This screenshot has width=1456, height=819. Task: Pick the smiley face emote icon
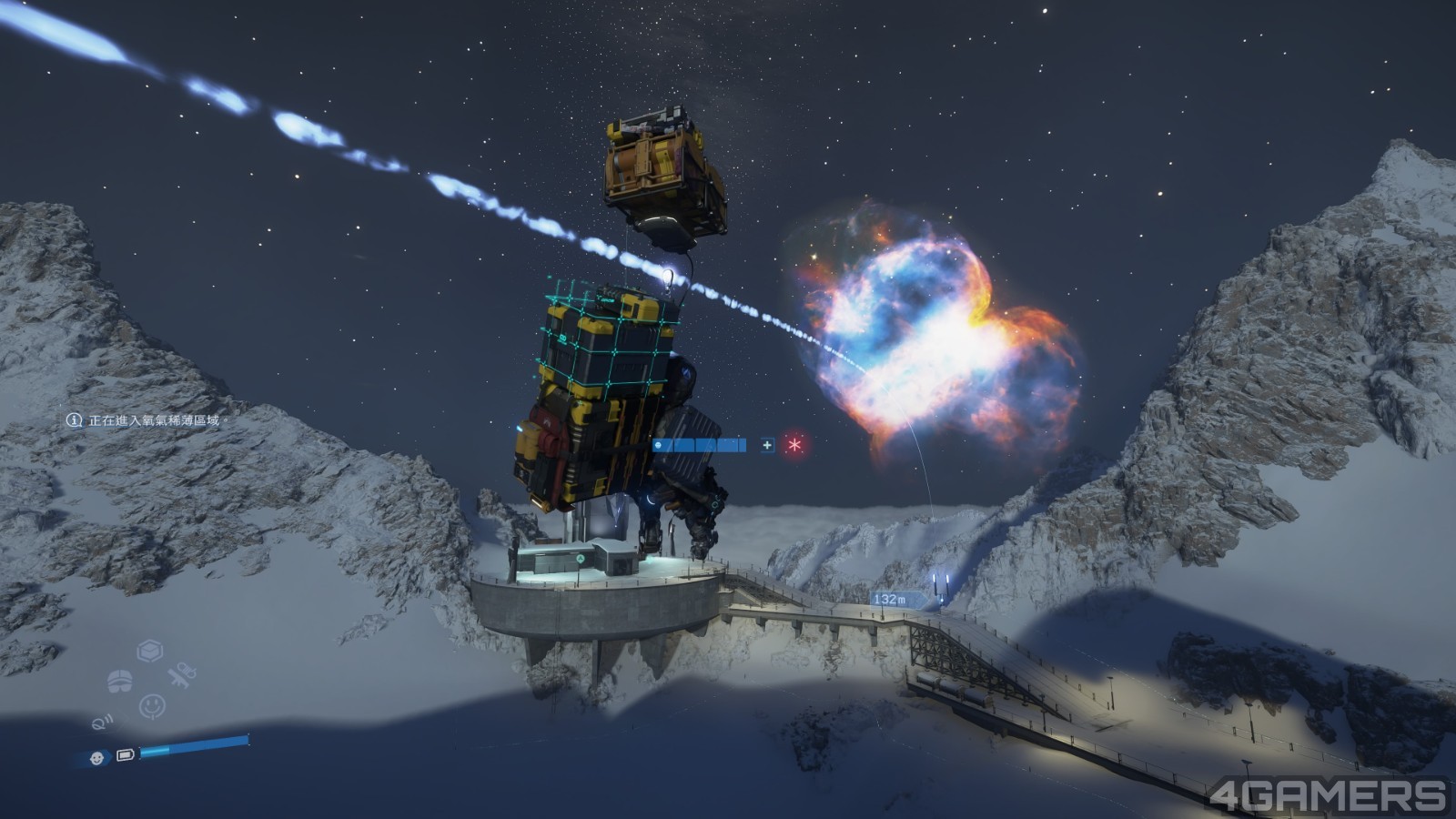(x=152, y=706)
